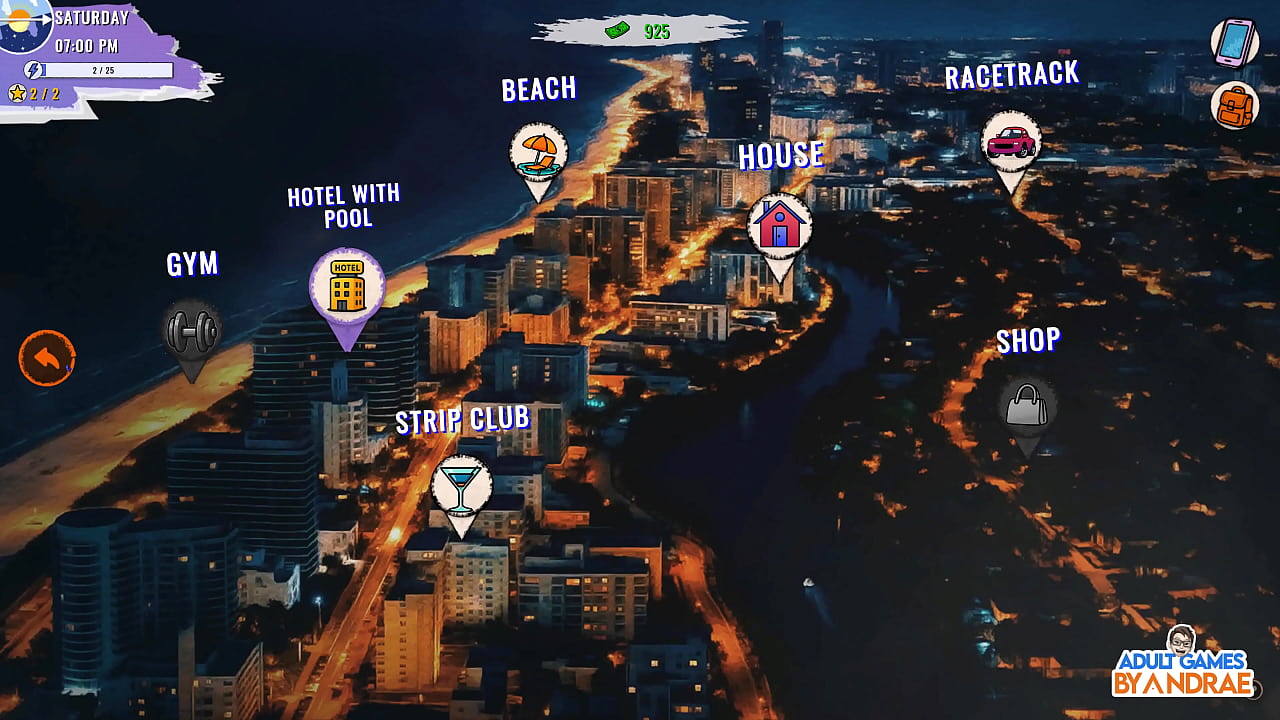Open the backpack inventory icon

[1235, 105]
